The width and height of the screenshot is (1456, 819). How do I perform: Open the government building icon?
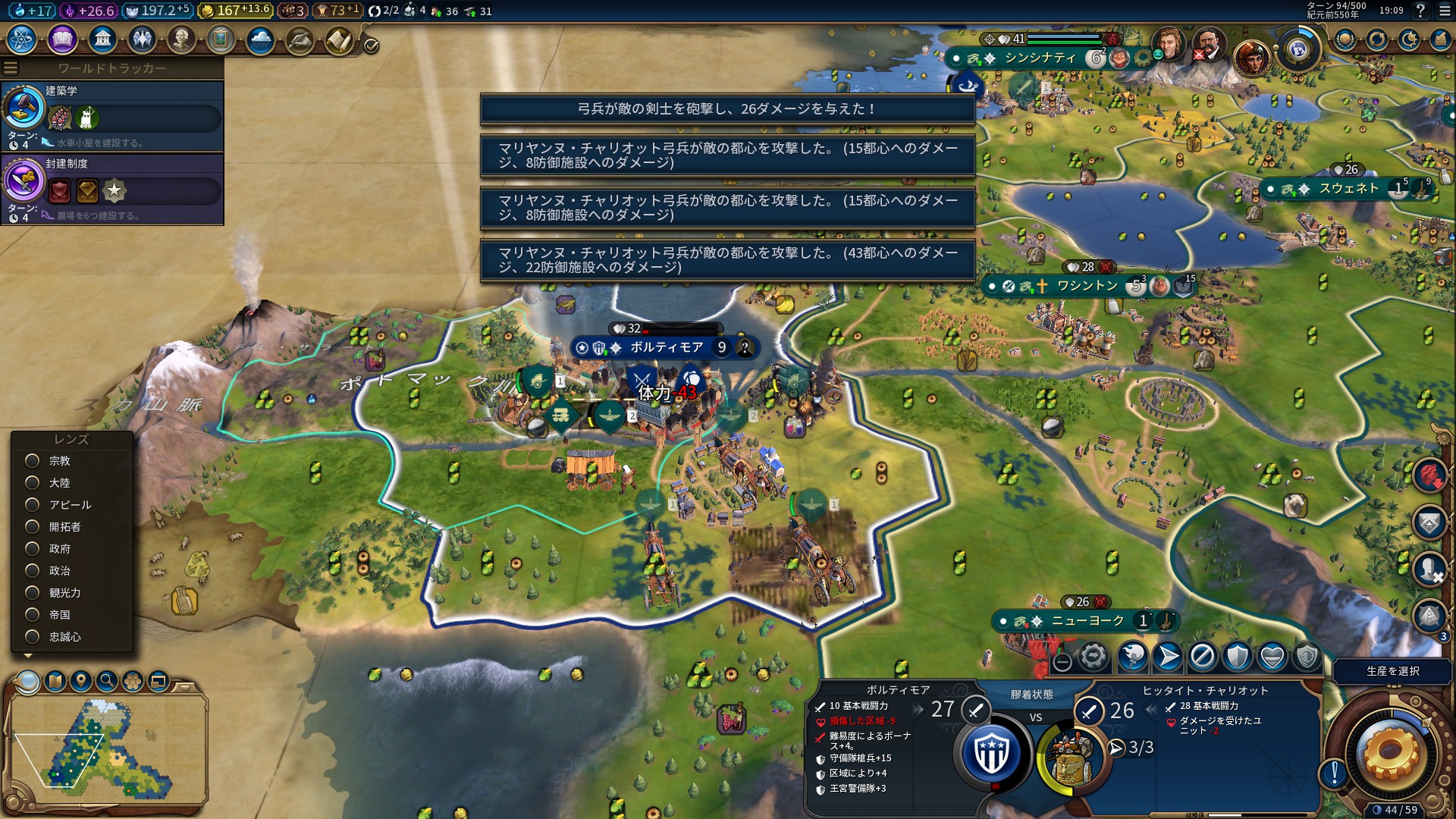tap(102, 39)
